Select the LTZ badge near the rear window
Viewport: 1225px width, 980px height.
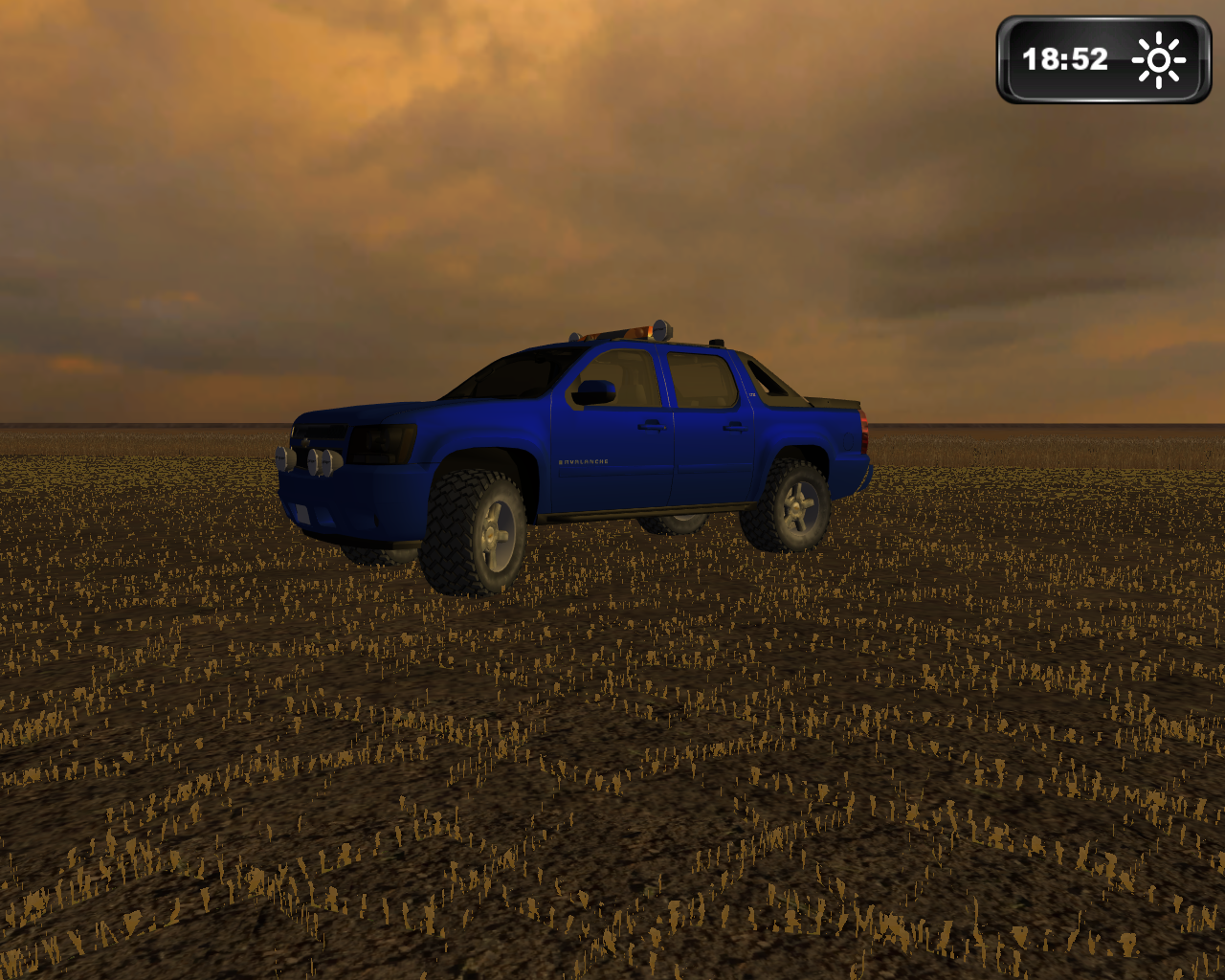(x=753, y=392)
